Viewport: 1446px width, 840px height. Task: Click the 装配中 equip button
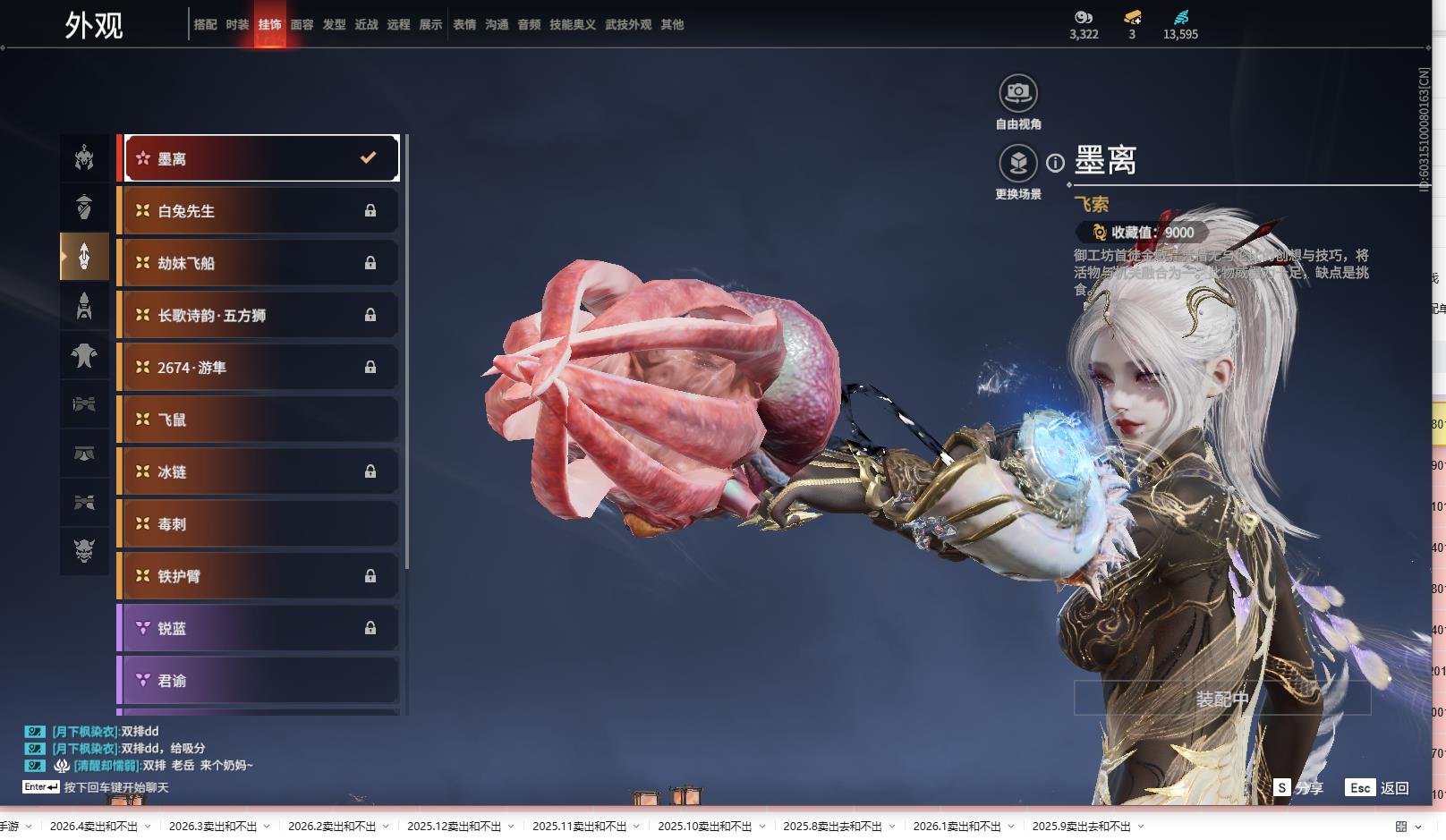click(1221, 699)
